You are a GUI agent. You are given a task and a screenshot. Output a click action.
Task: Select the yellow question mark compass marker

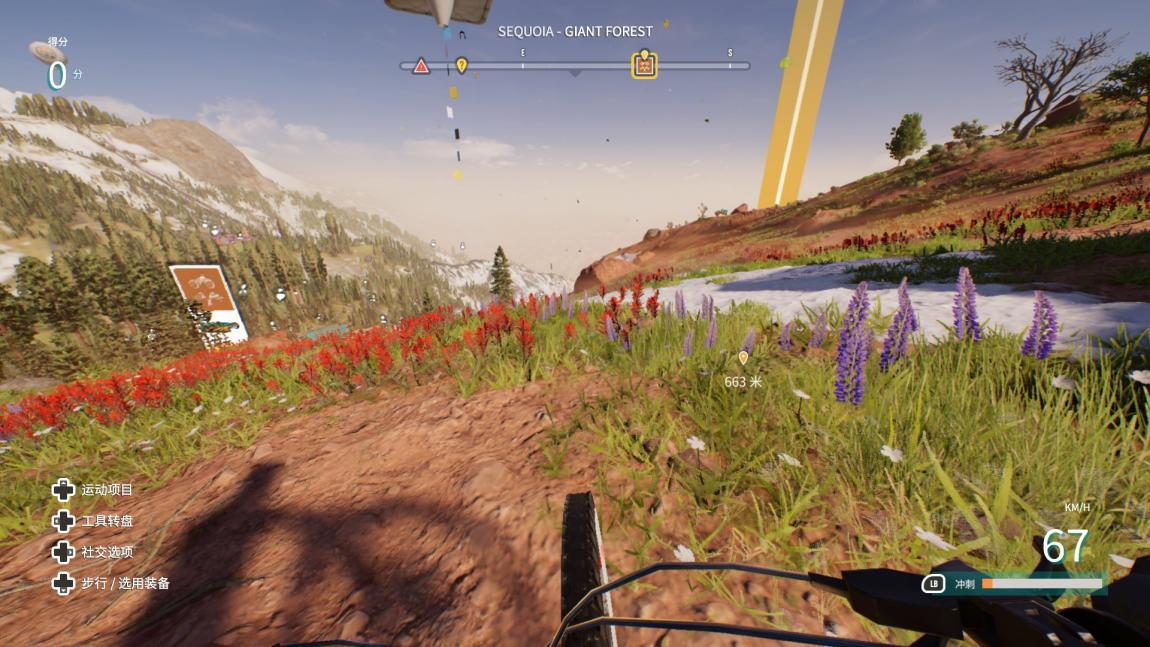pyautogui.click(x=462, y=65)
